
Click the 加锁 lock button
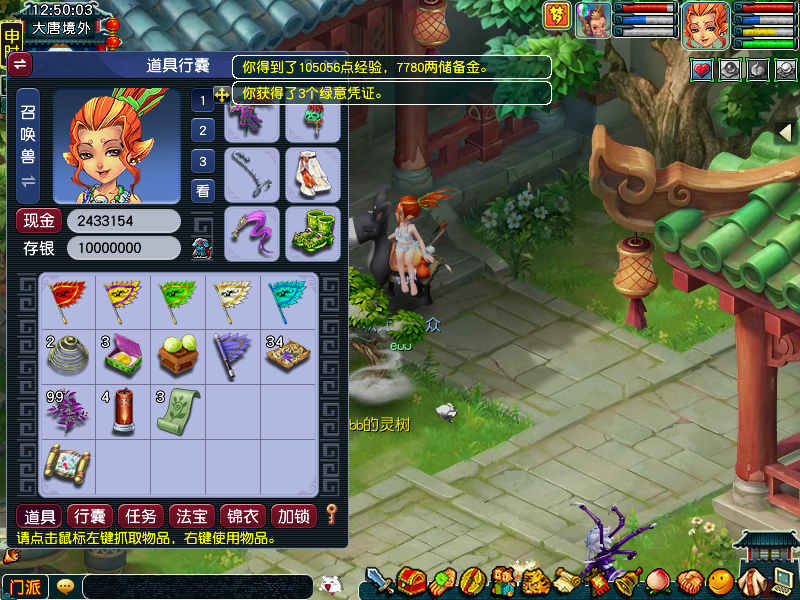coord(294,516)
